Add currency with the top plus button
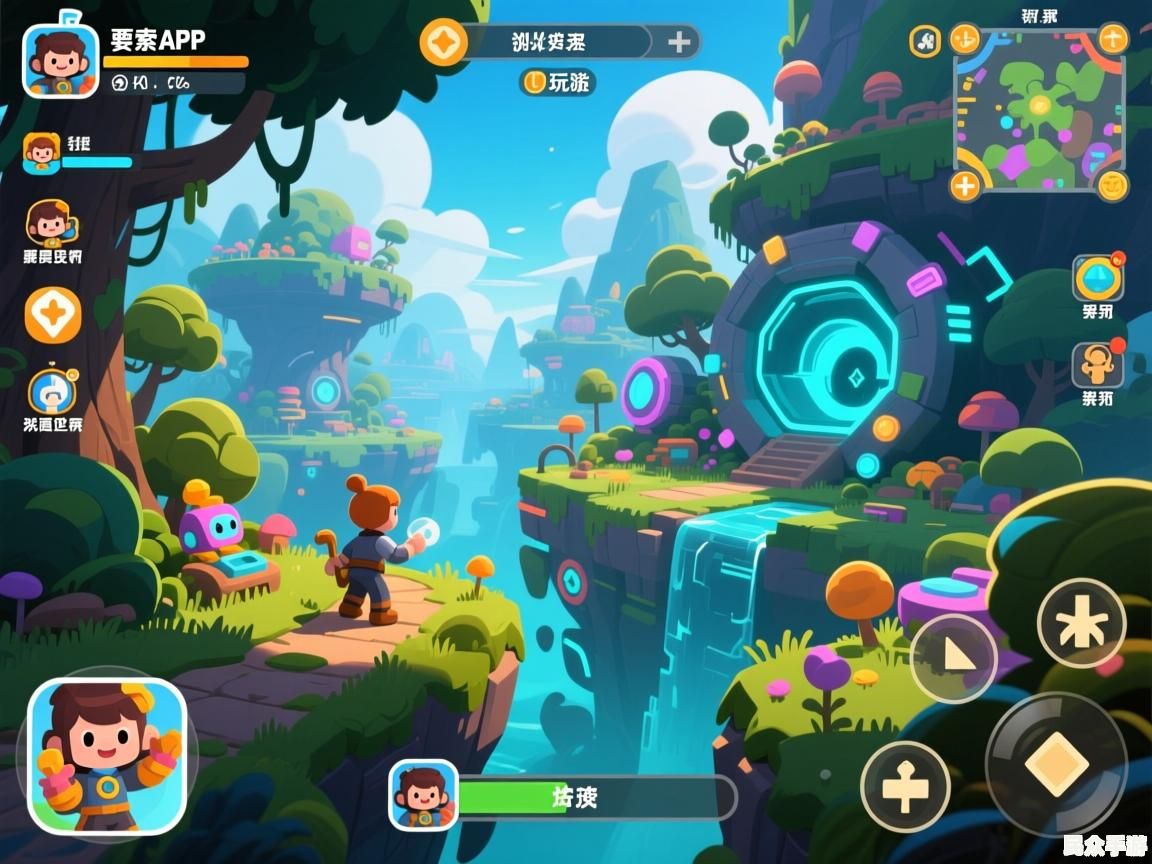The width and height of the screenshot is (1152, 864). click(x=679, y=42)
